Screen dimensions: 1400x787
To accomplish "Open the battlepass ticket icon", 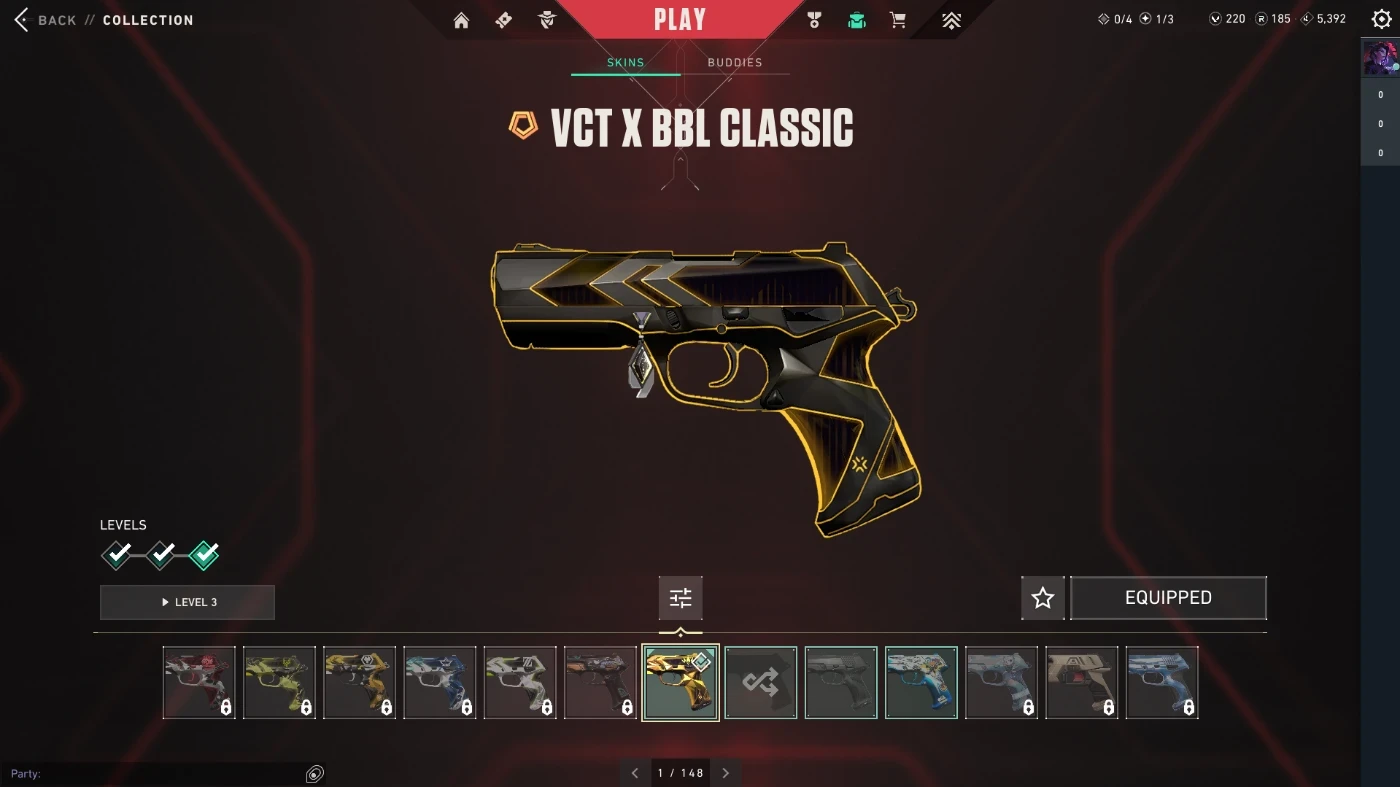I will pyautogui.click(x=504, y=20).
